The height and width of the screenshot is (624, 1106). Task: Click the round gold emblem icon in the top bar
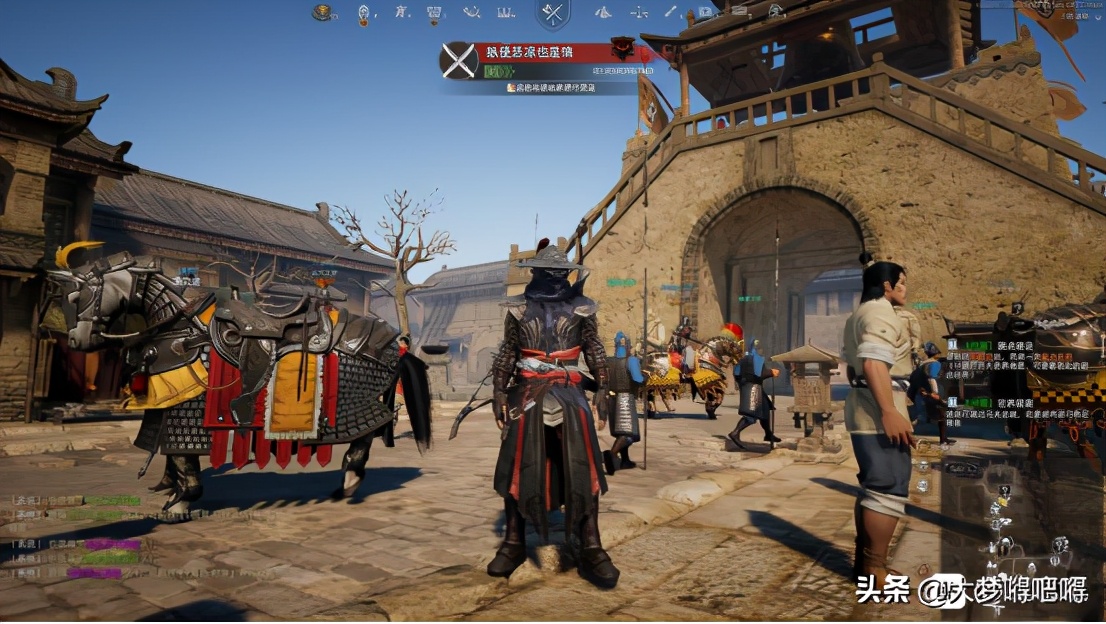pyautogui.click(x=322, y=13)
